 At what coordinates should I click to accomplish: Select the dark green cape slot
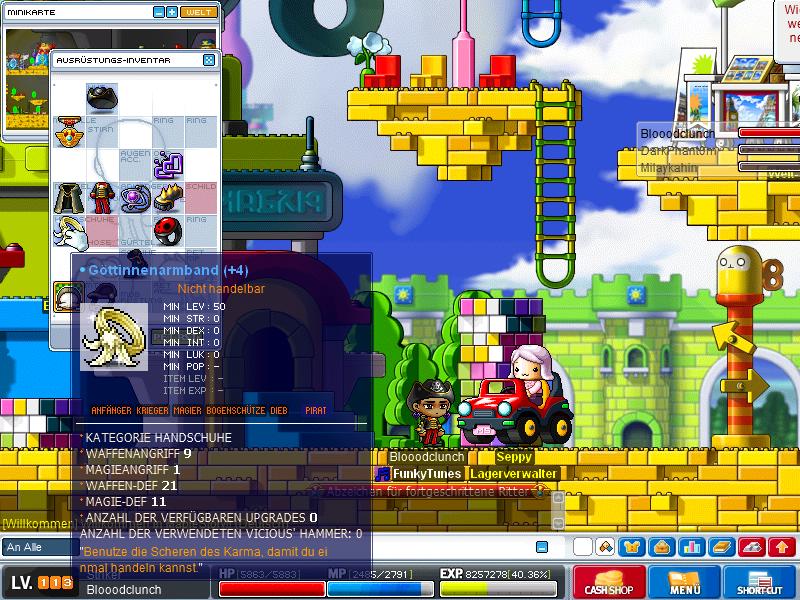pyautogui.click(x=68, y=197)
